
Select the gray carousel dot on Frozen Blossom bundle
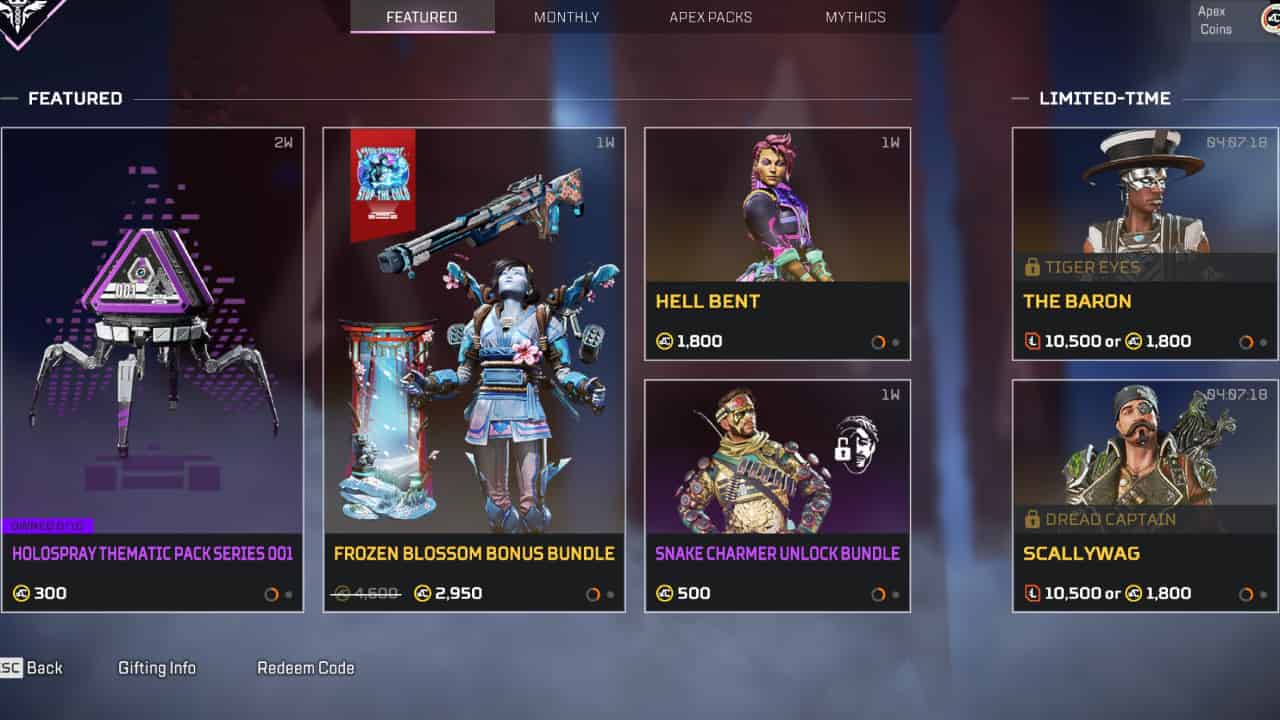(x=610, y=593)
